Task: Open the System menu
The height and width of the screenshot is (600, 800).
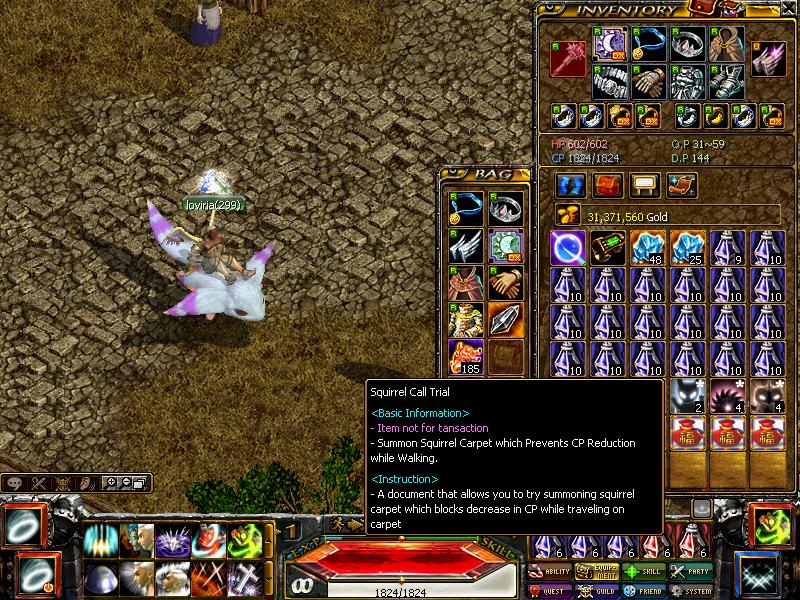Action: click(x=691, y=590)
